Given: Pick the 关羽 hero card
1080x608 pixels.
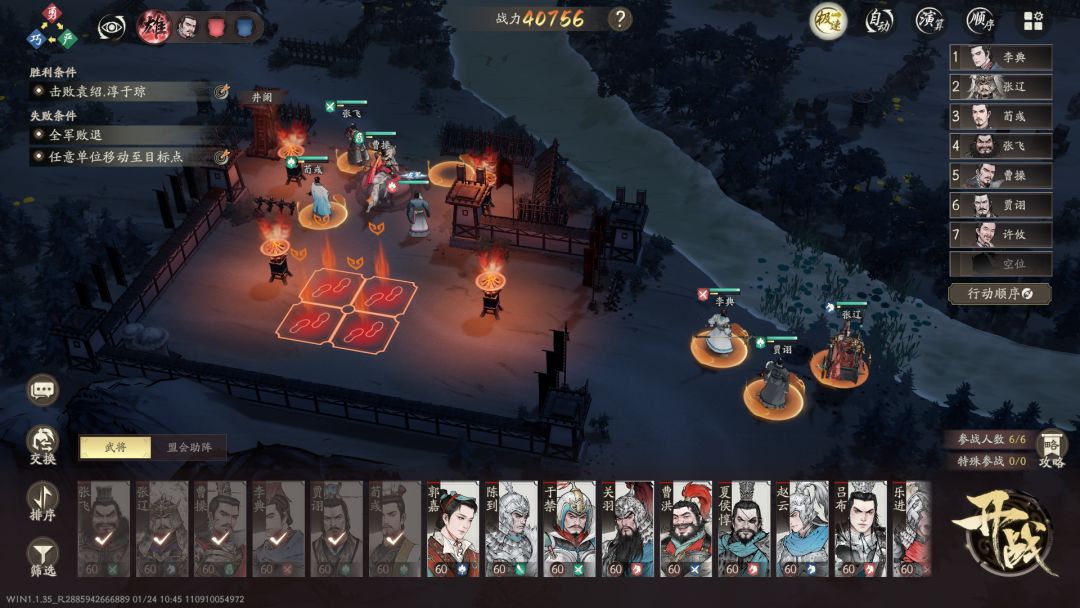Looking at the screenshot, I should (x=628, y=528).
